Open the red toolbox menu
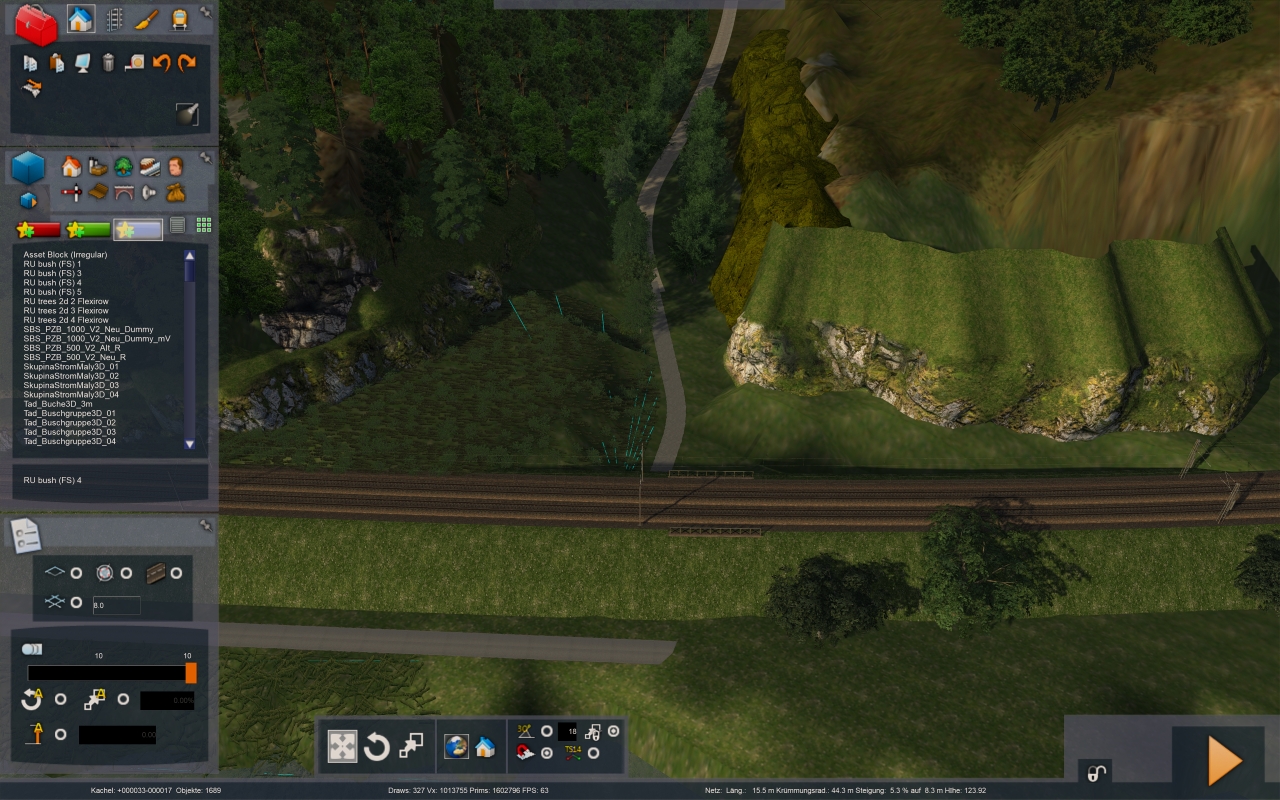The image size is (1280, 800). point(37,24)
